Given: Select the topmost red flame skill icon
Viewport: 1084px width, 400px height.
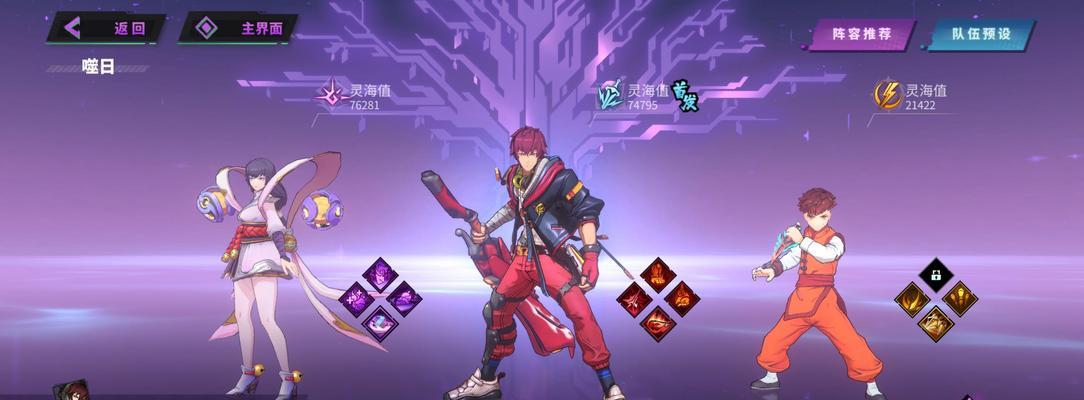Looking at the screenshot, I should click(657, 274).
